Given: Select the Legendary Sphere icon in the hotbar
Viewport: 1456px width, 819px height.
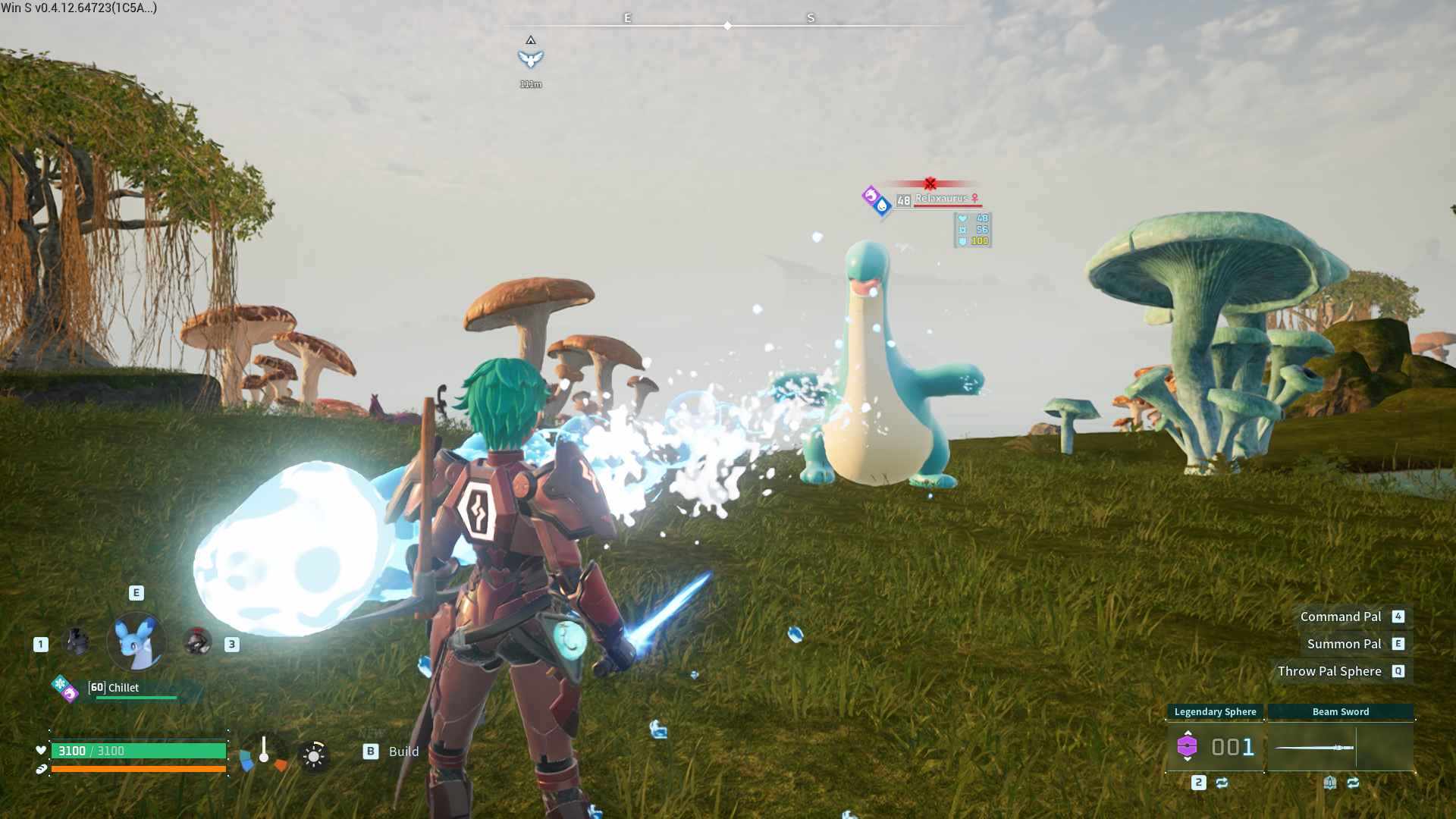Looking at the screenshot, I should click(x=1188, y=745).
